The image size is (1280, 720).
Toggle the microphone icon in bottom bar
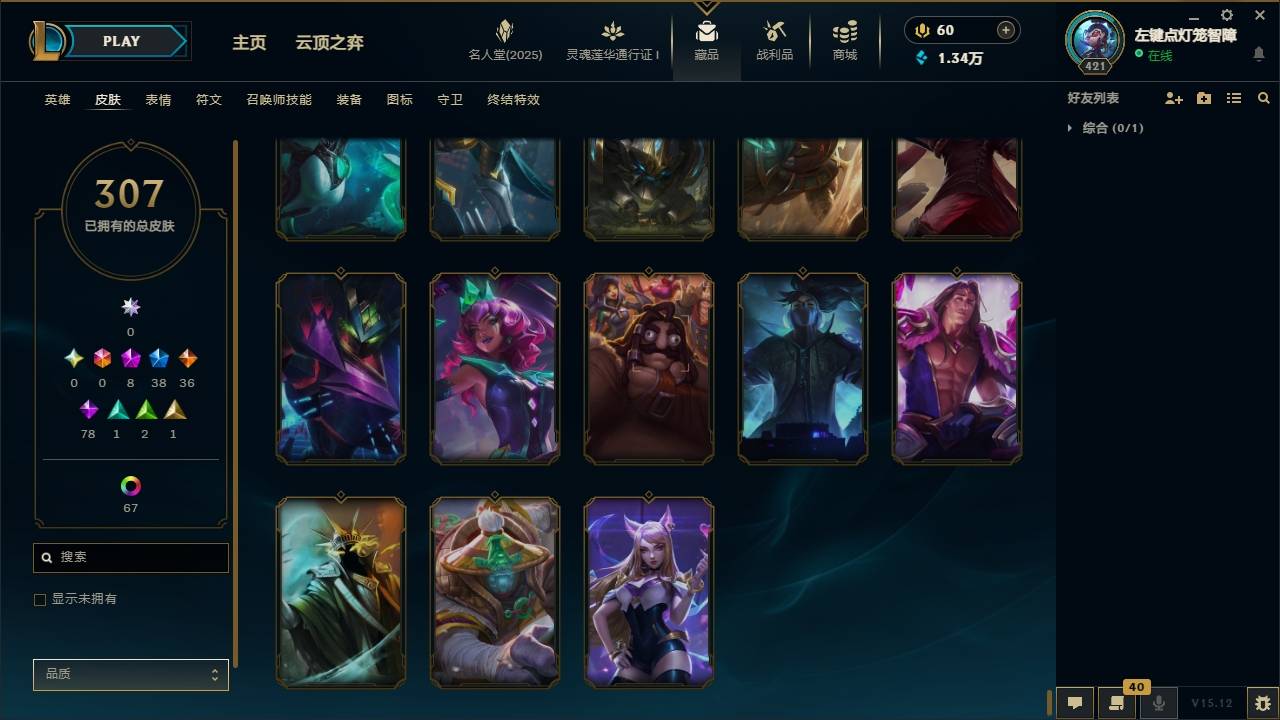point(1157,701)
